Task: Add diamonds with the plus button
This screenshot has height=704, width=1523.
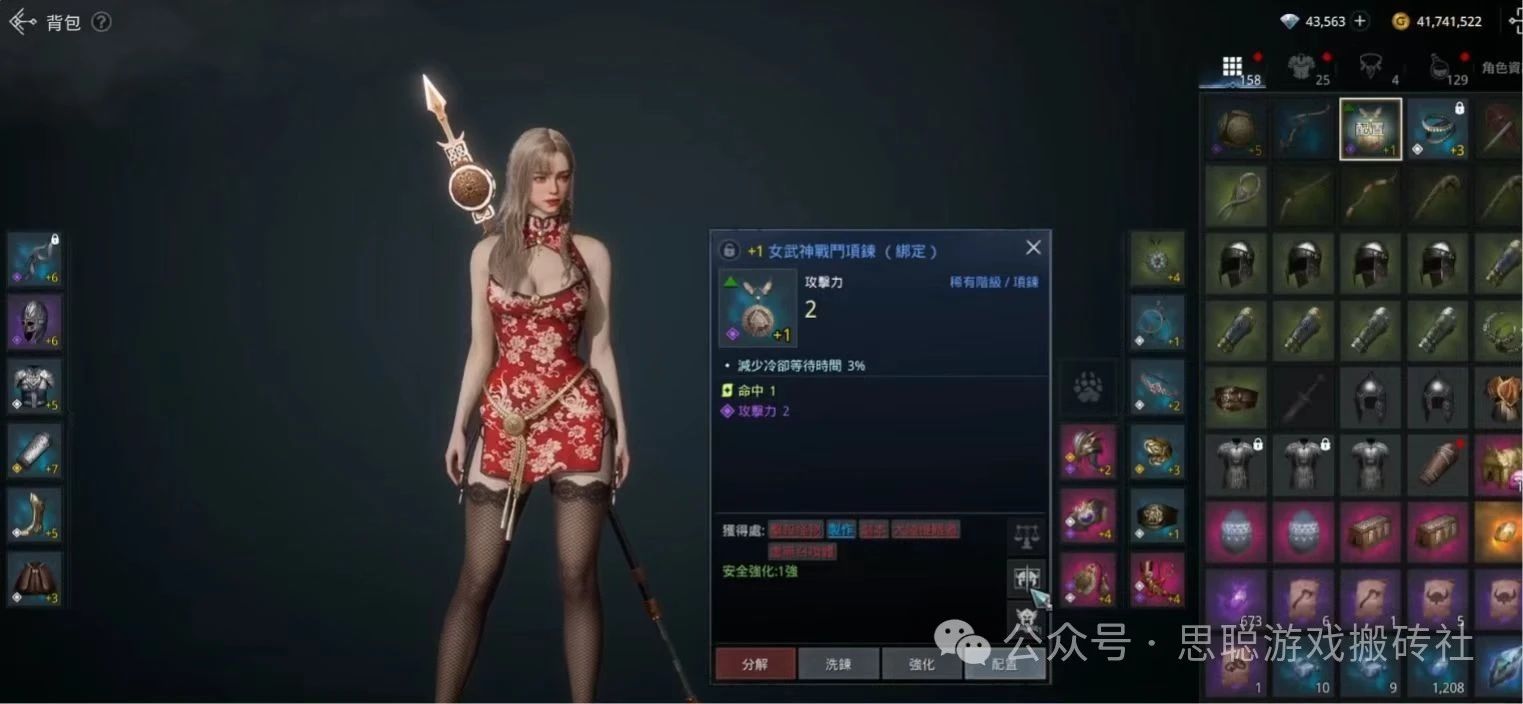Action: point(1359,21)
